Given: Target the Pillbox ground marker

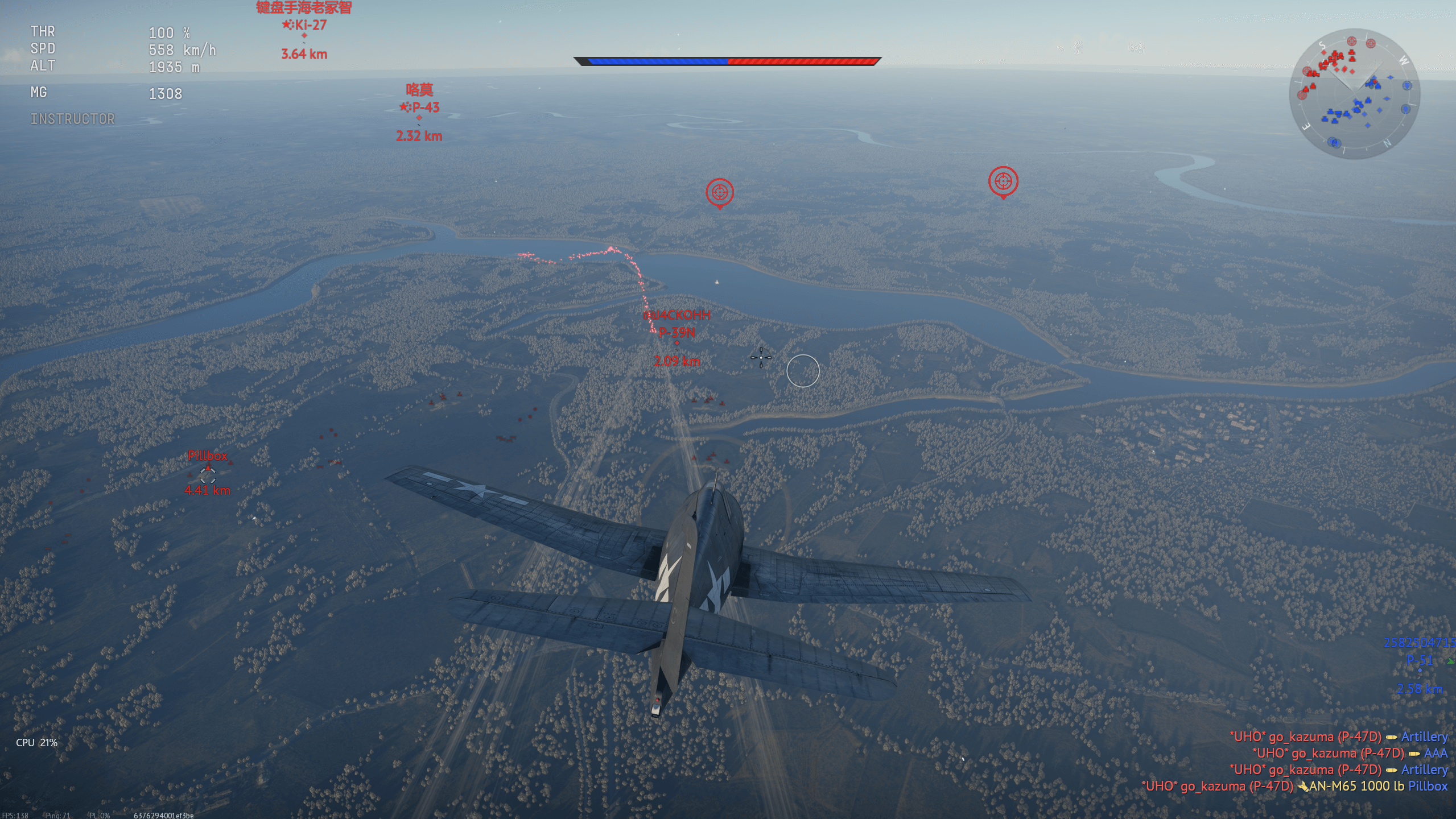Looking at the screenshot, I should [x=208, y=474].
